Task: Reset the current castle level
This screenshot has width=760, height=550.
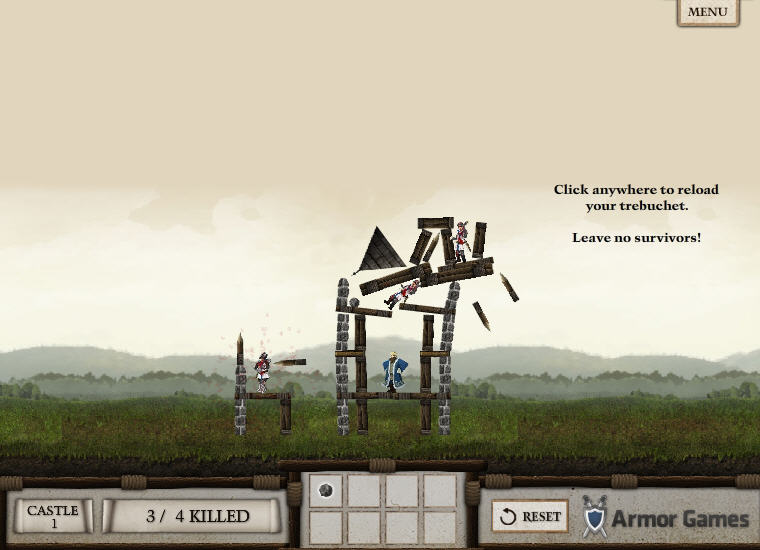Action: 531,517
